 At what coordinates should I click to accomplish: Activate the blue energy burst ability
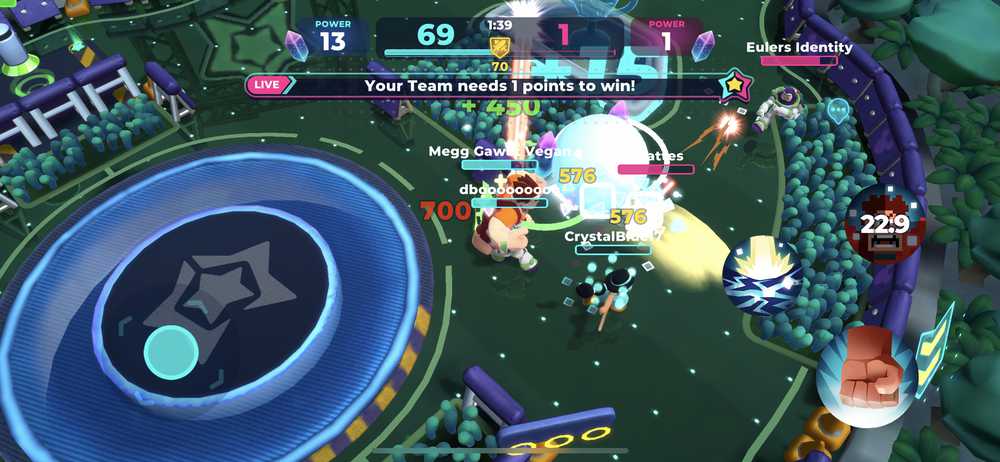(762, 276)
